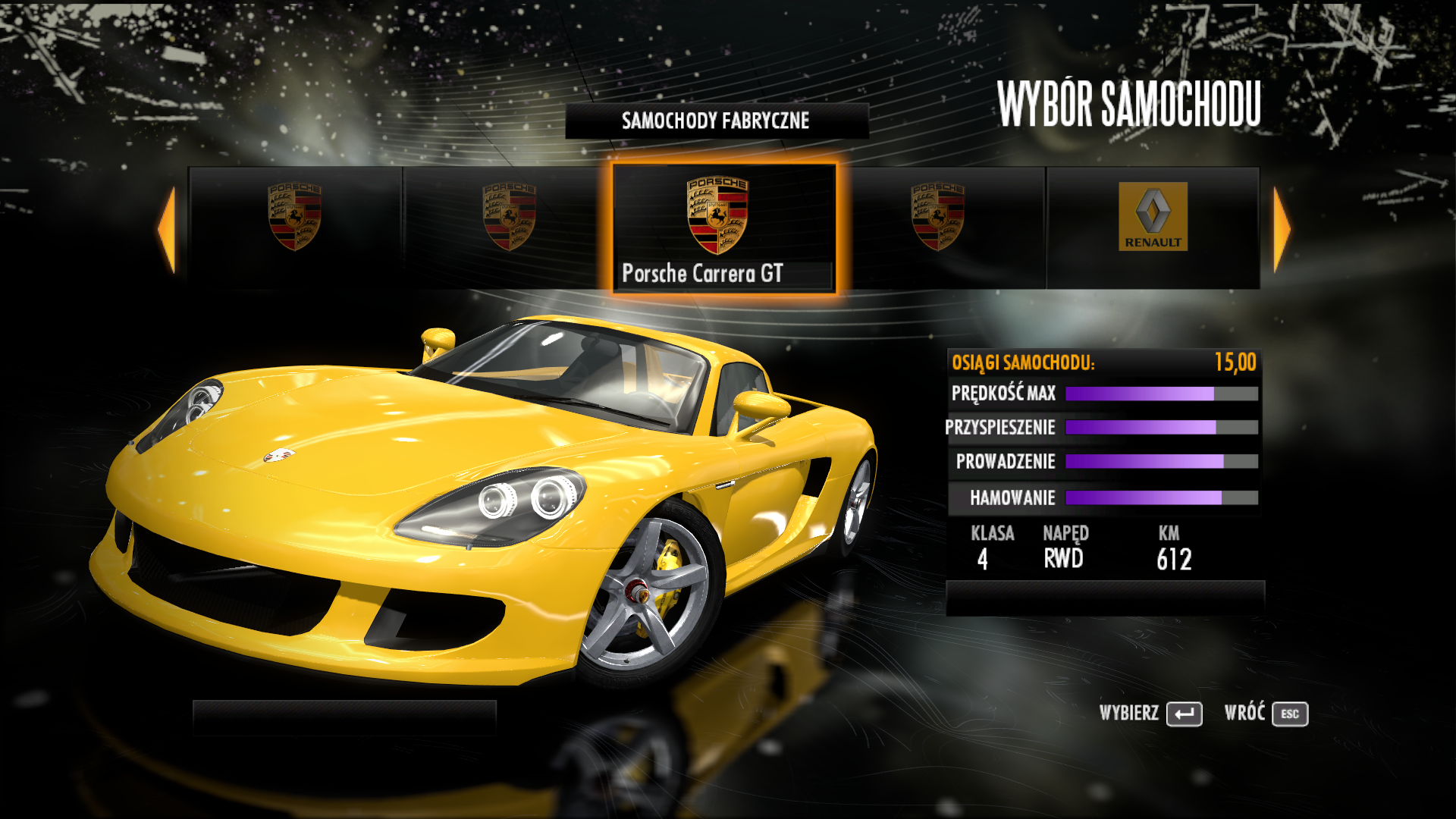Click the left orange arrow of car carousel
Image resolution: width=1456 pixels, height=819 pixels.
pyautogui.click(x=167, y=229)
